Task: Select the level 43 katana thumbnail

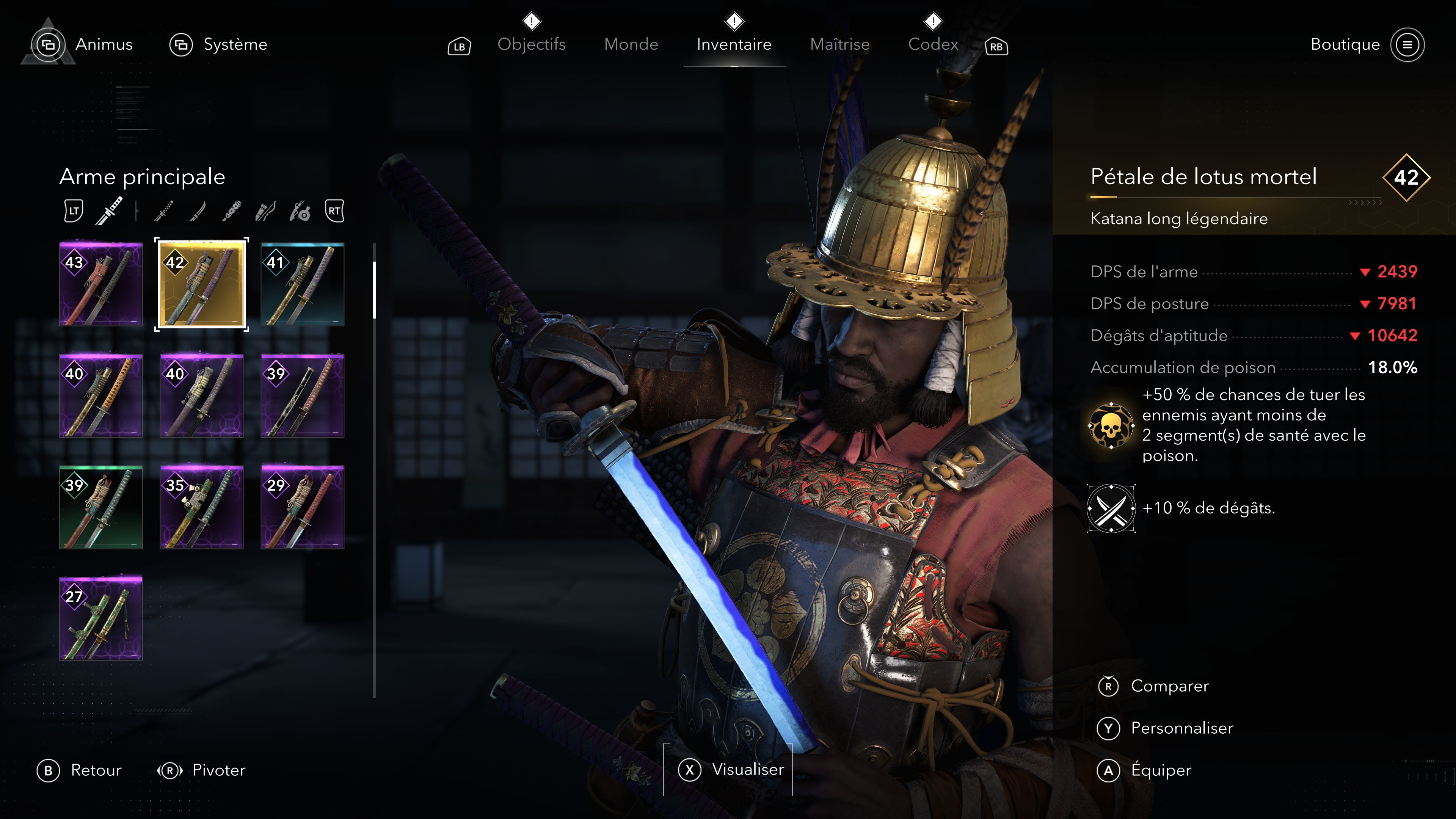Action: [x=100, y=285]
